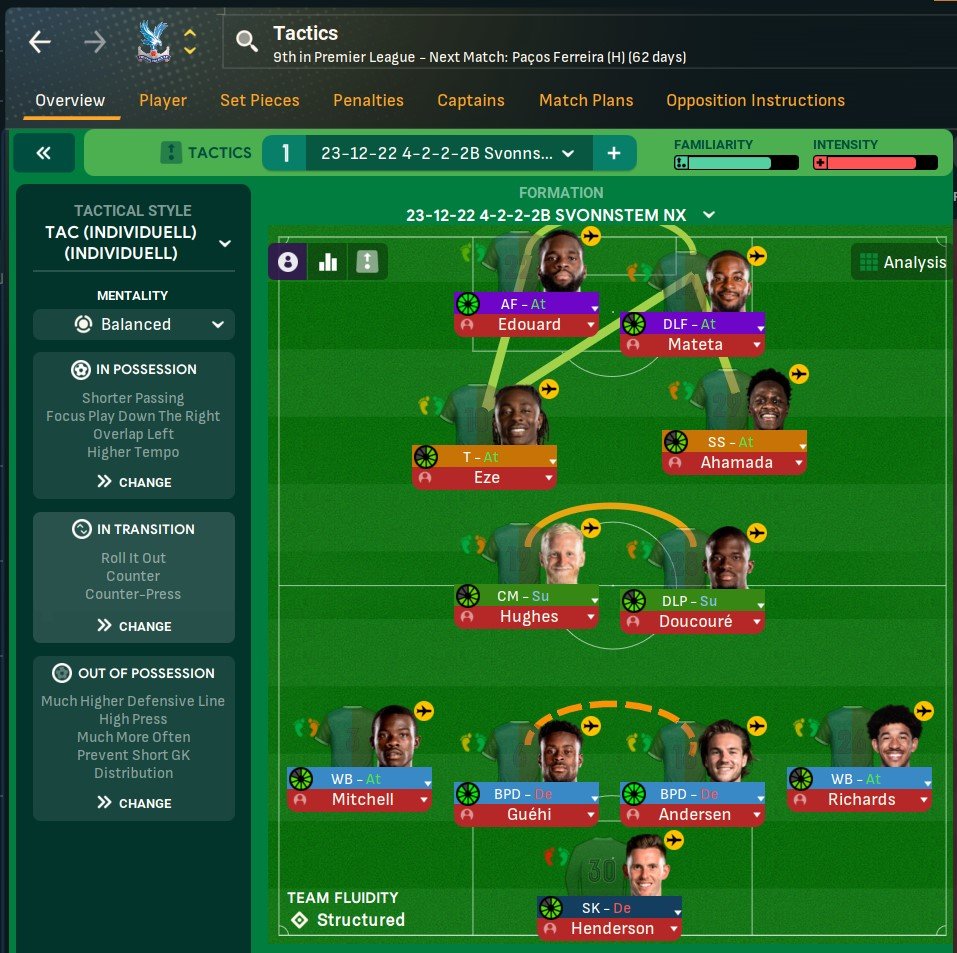
Task: Switch to the Penalties tab
Action: coord(368,100)
